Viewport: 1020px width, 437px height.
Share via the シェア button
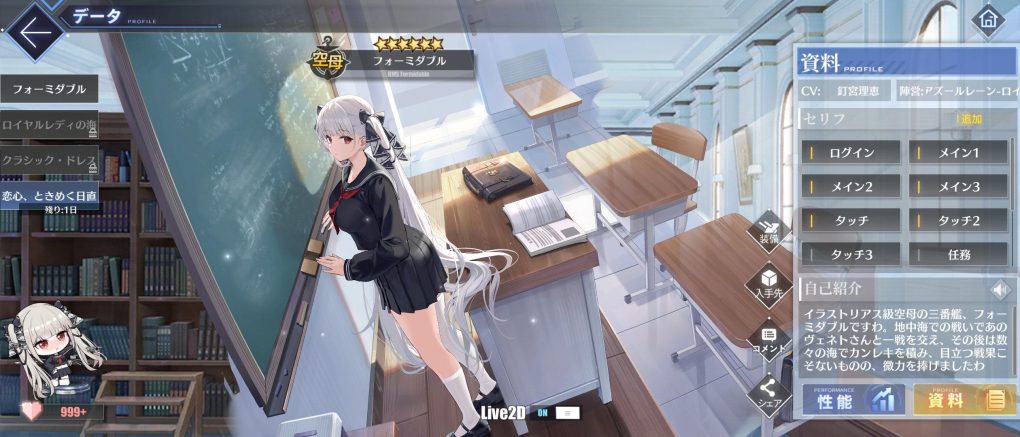click(769, 393)
